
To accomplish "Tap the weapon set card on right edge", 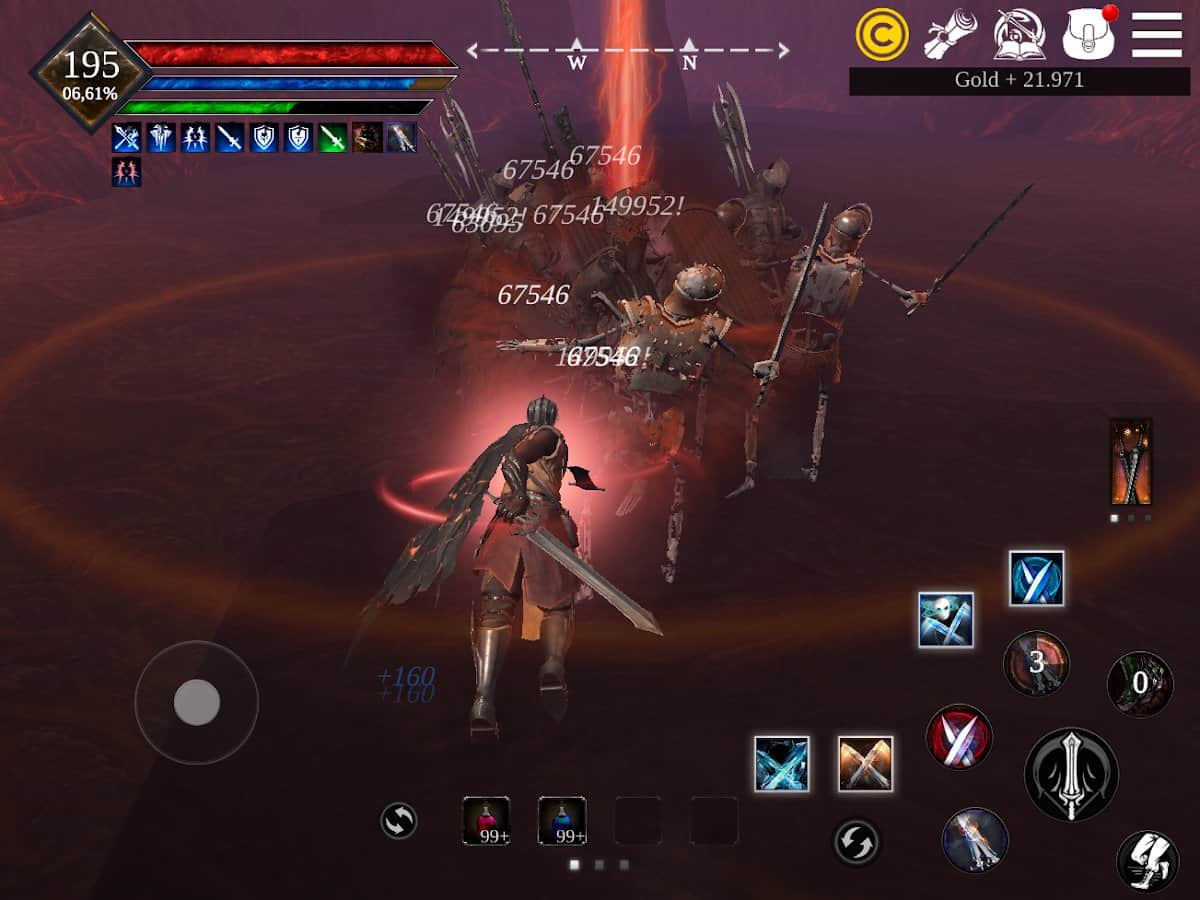I will [1131, 463].
